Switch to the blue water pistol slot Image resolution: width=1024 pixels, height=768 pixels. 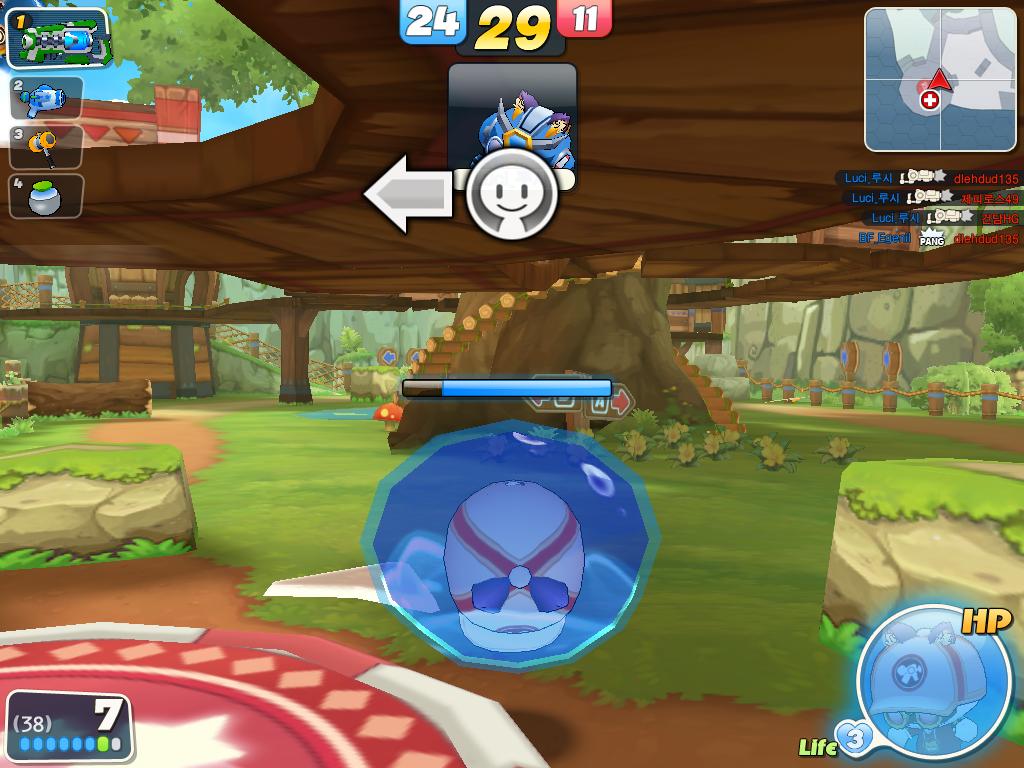tap(47, 98)
